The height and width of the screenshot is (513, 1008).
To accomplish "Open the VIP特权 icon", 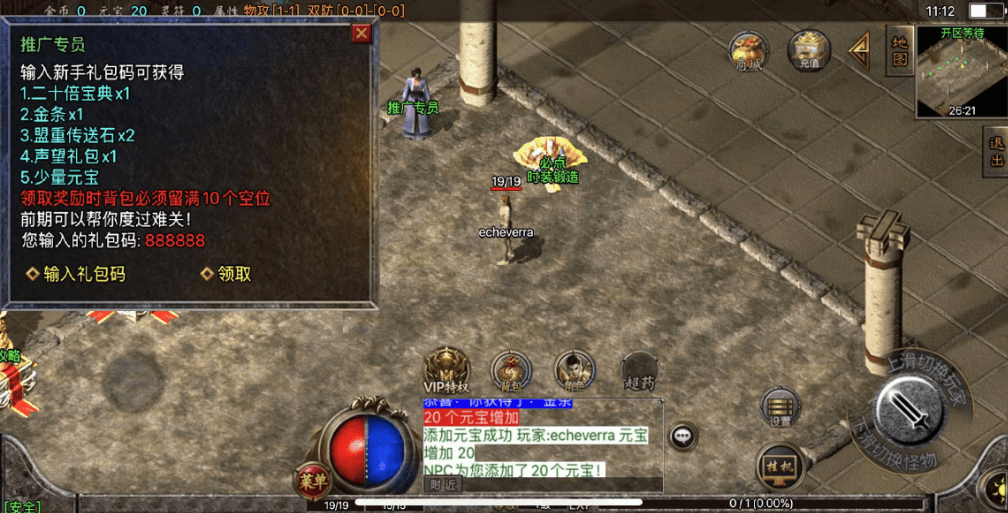I will coord(446,371).
